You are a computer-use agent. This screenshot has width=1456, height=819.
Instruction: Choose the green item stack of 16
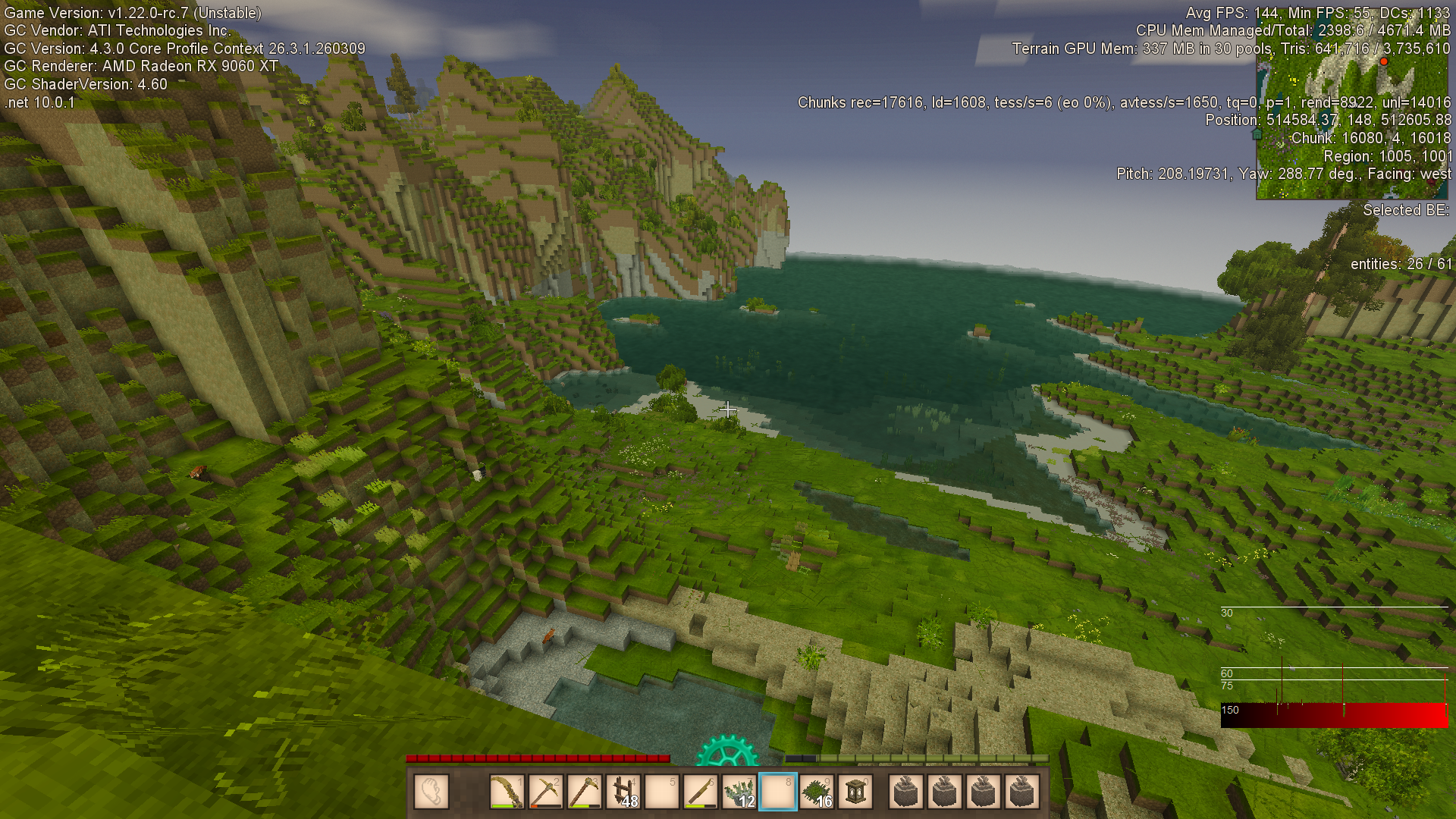[x=817, y=792]
